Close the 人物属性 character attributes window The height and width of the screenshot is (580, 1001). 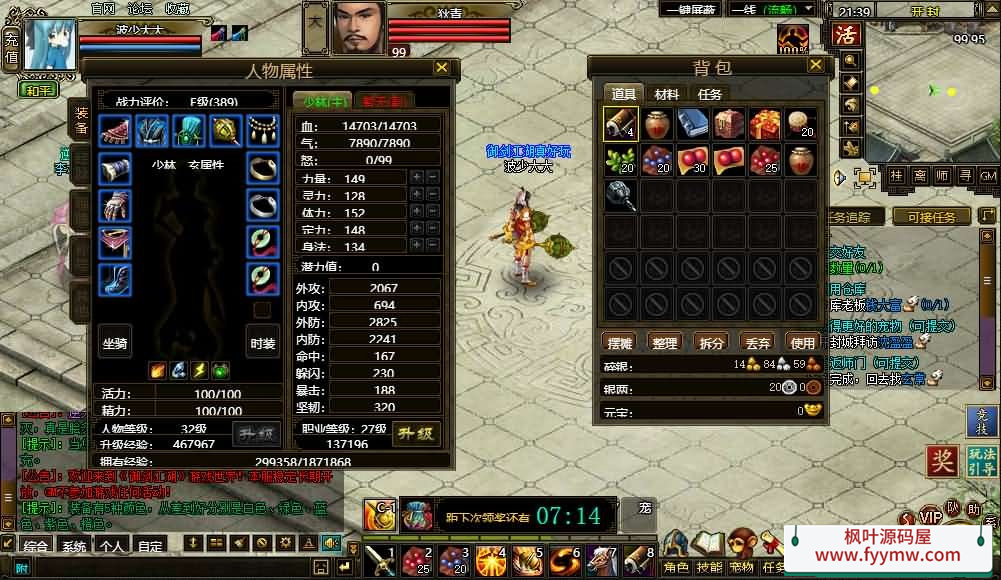(x=441, y=68)
